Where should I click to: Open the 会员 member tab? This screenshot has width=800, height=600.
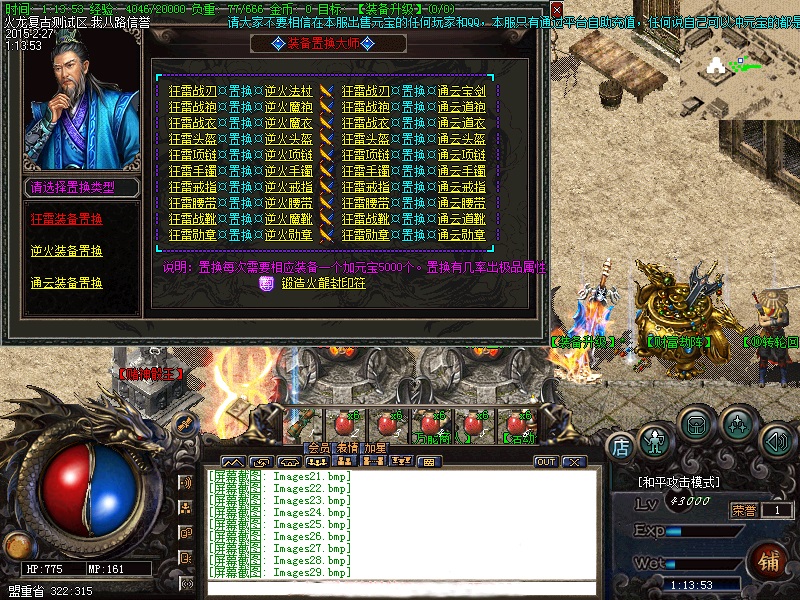coord(319,448)
